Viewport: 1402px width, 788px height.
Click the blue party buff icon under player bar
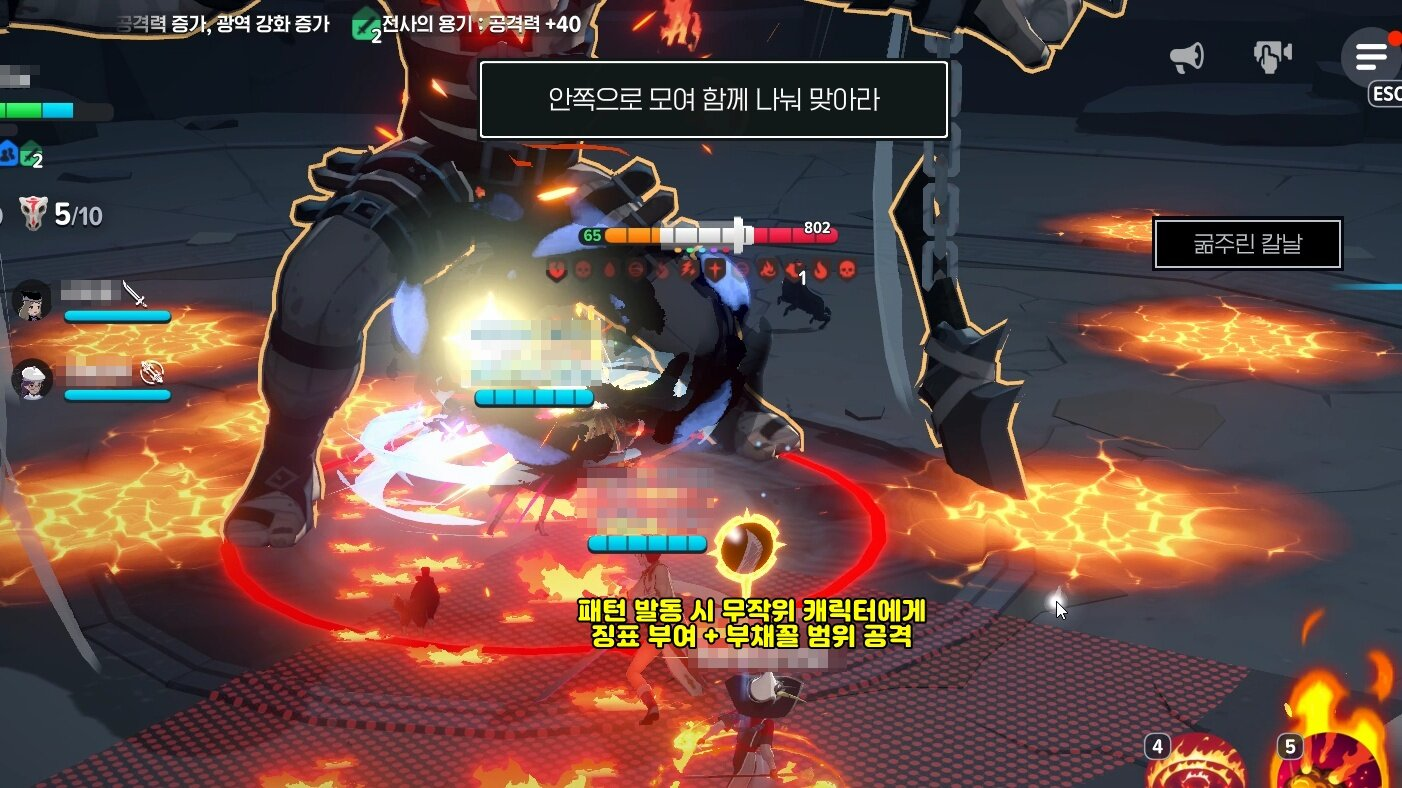coord(10,152)
